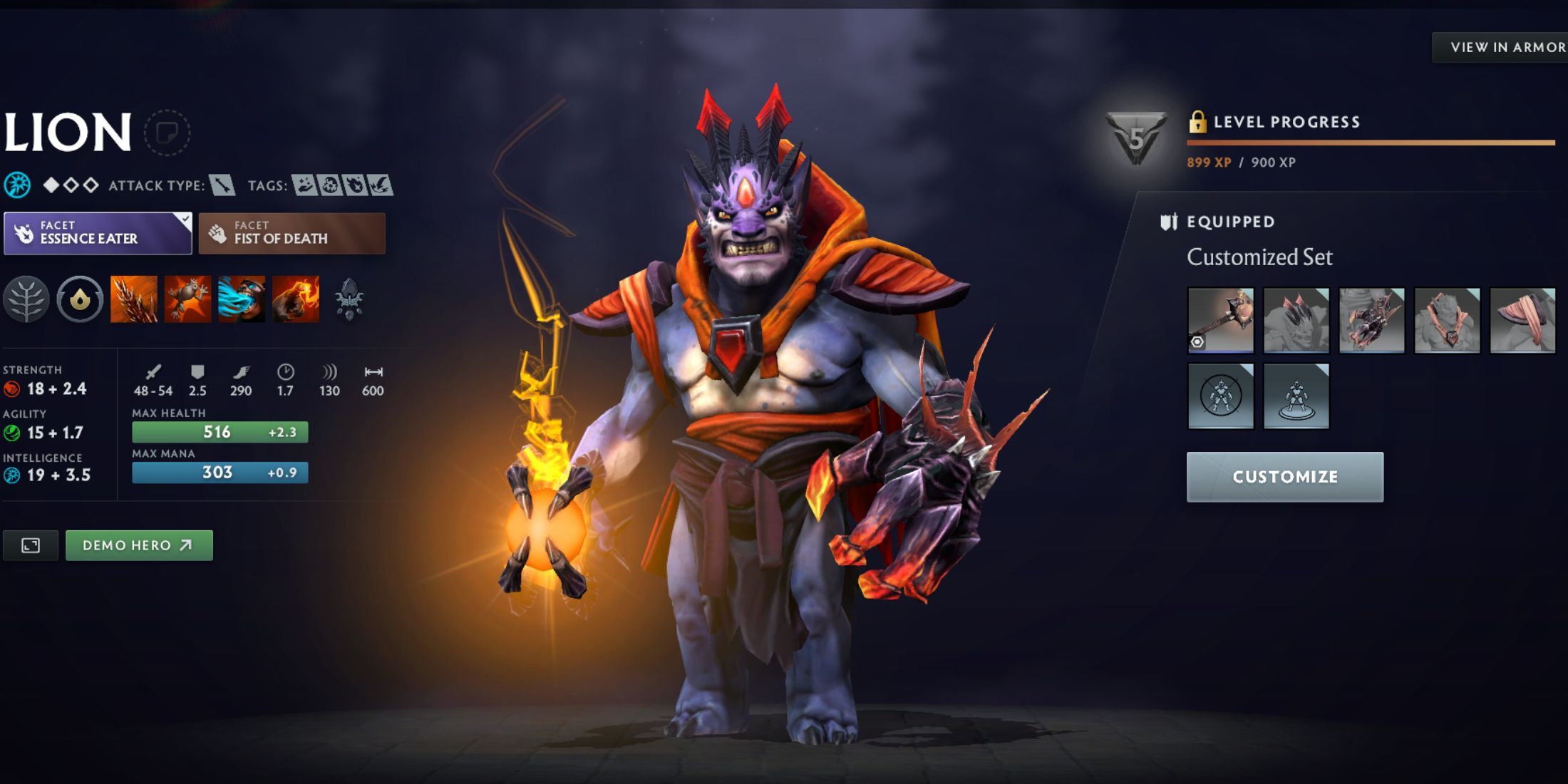
Task: Click the Customize button
Action: pos(1284,477)
